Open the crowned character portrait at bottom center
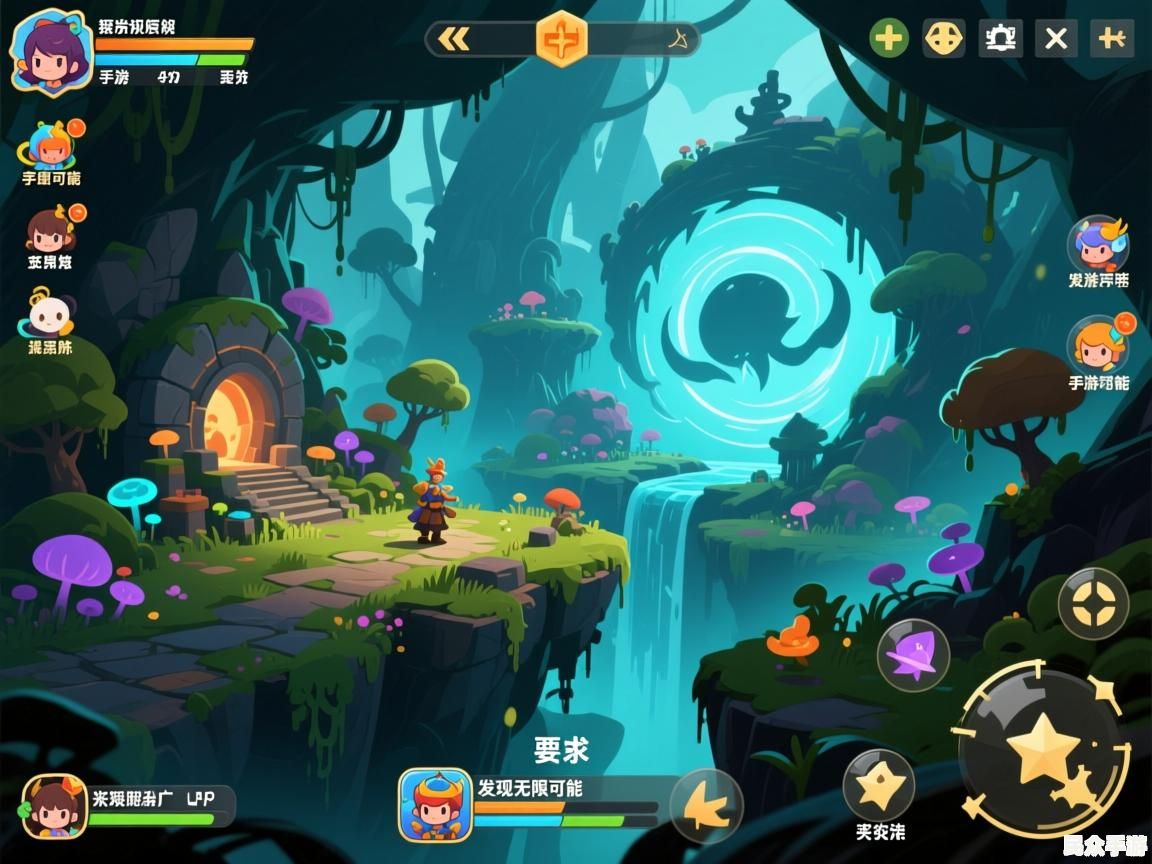 [435, 805]
